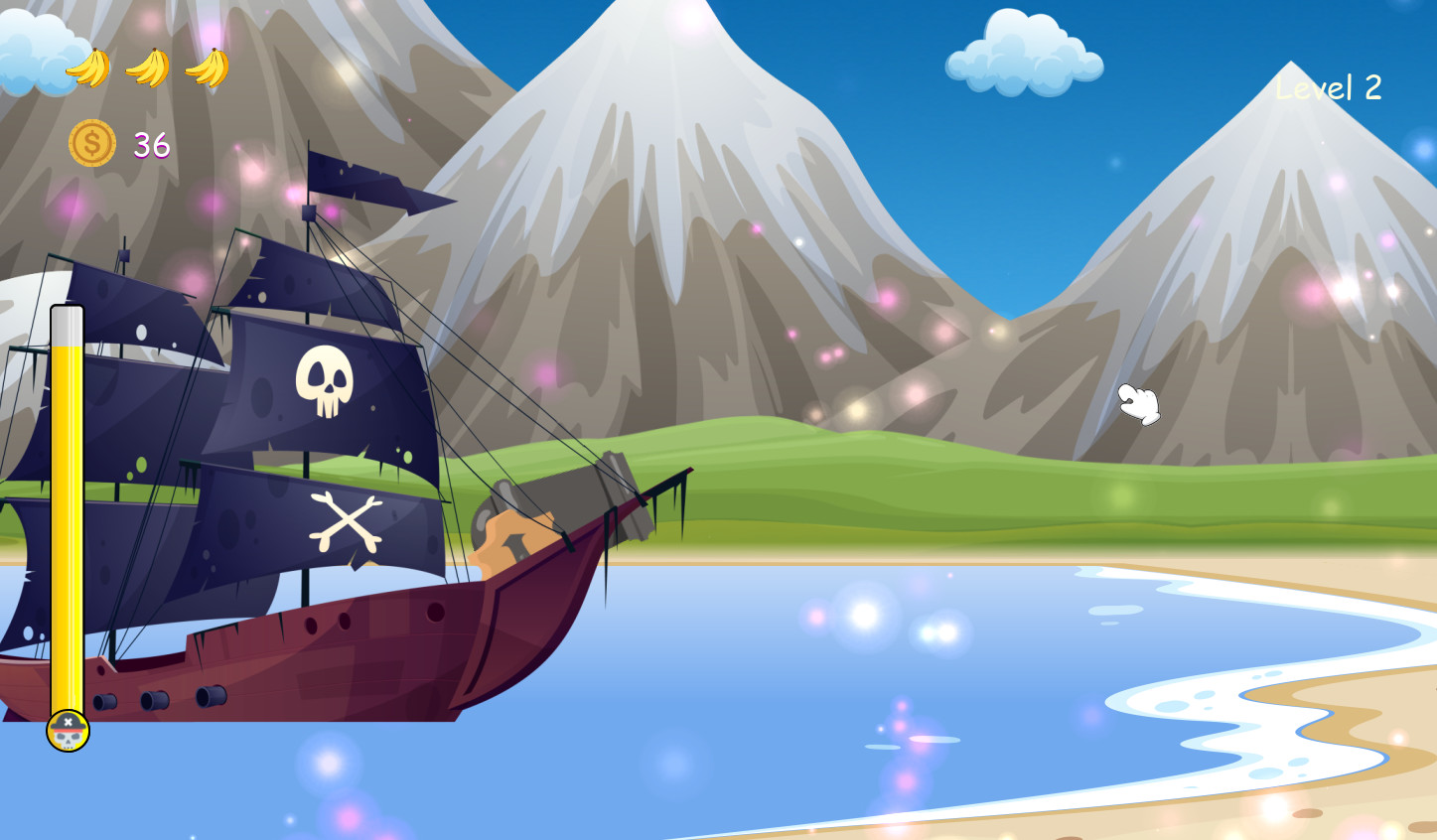This screenshot has width=1437, height=840.
Task: Click the gold dollar coin icon
Action: click(90, 142)
